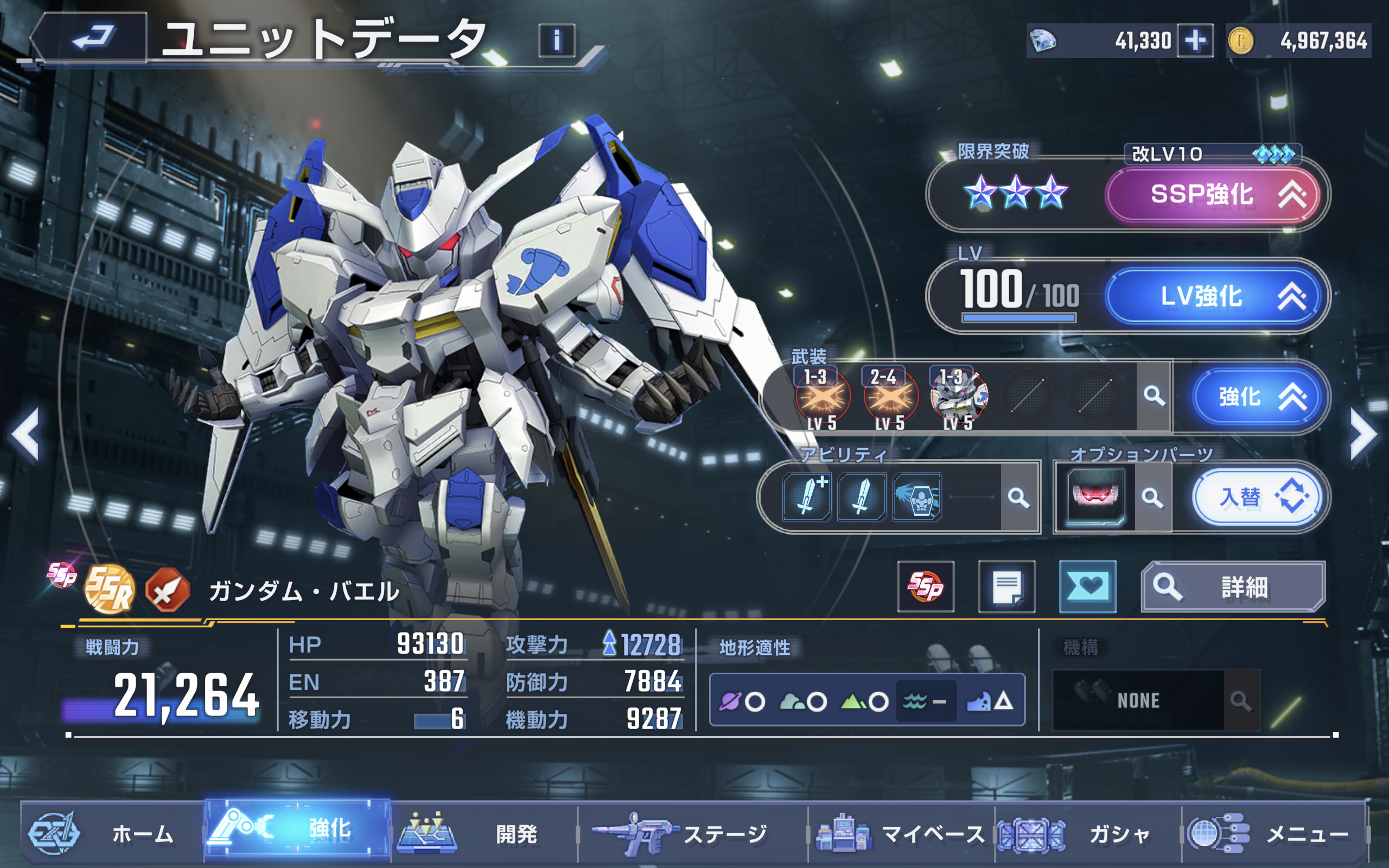
Task: Go back using the return arrow button
Action: [92, 38]
